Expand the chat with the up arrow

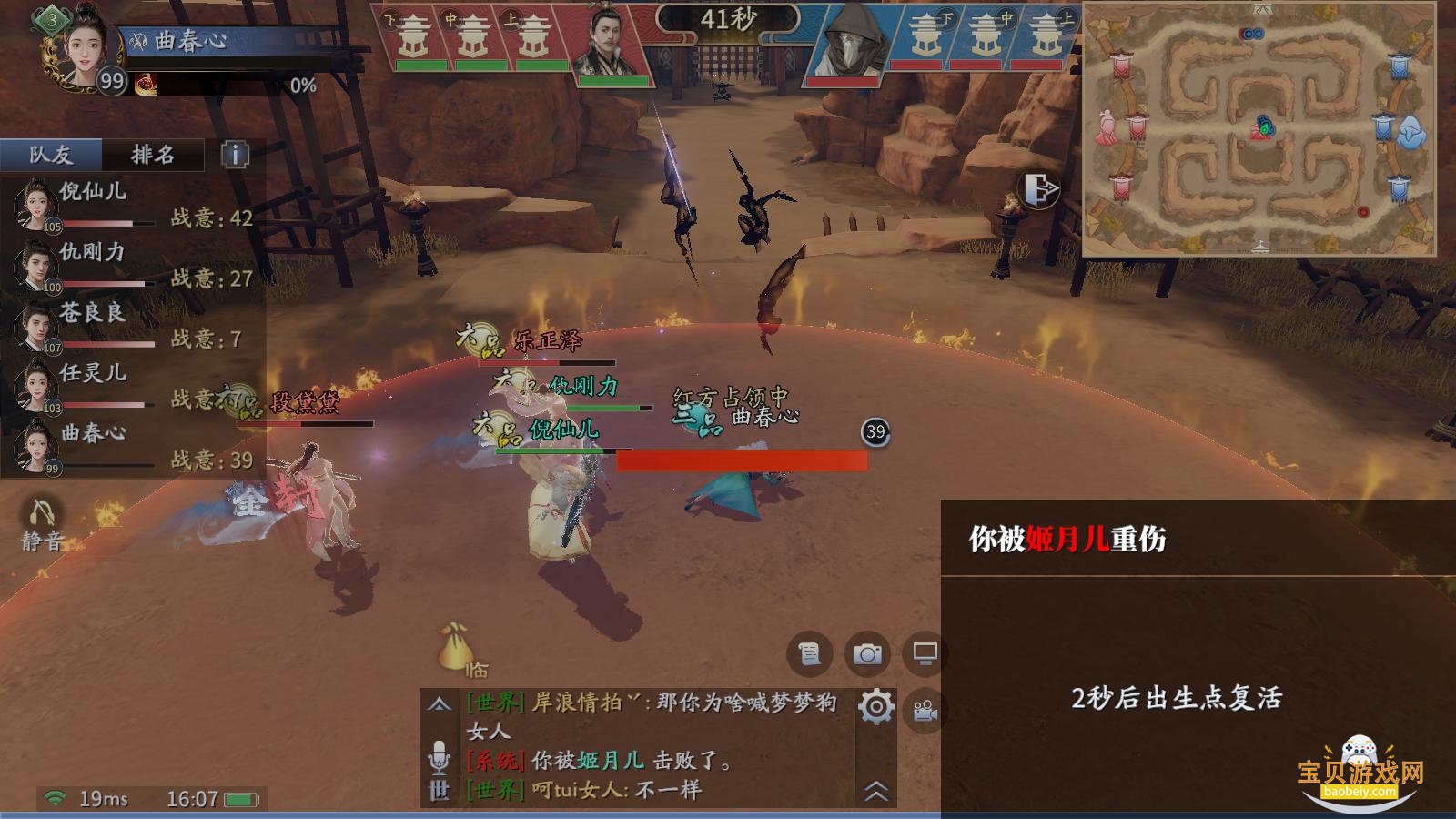pyautogui.click(x=440, y=703)
